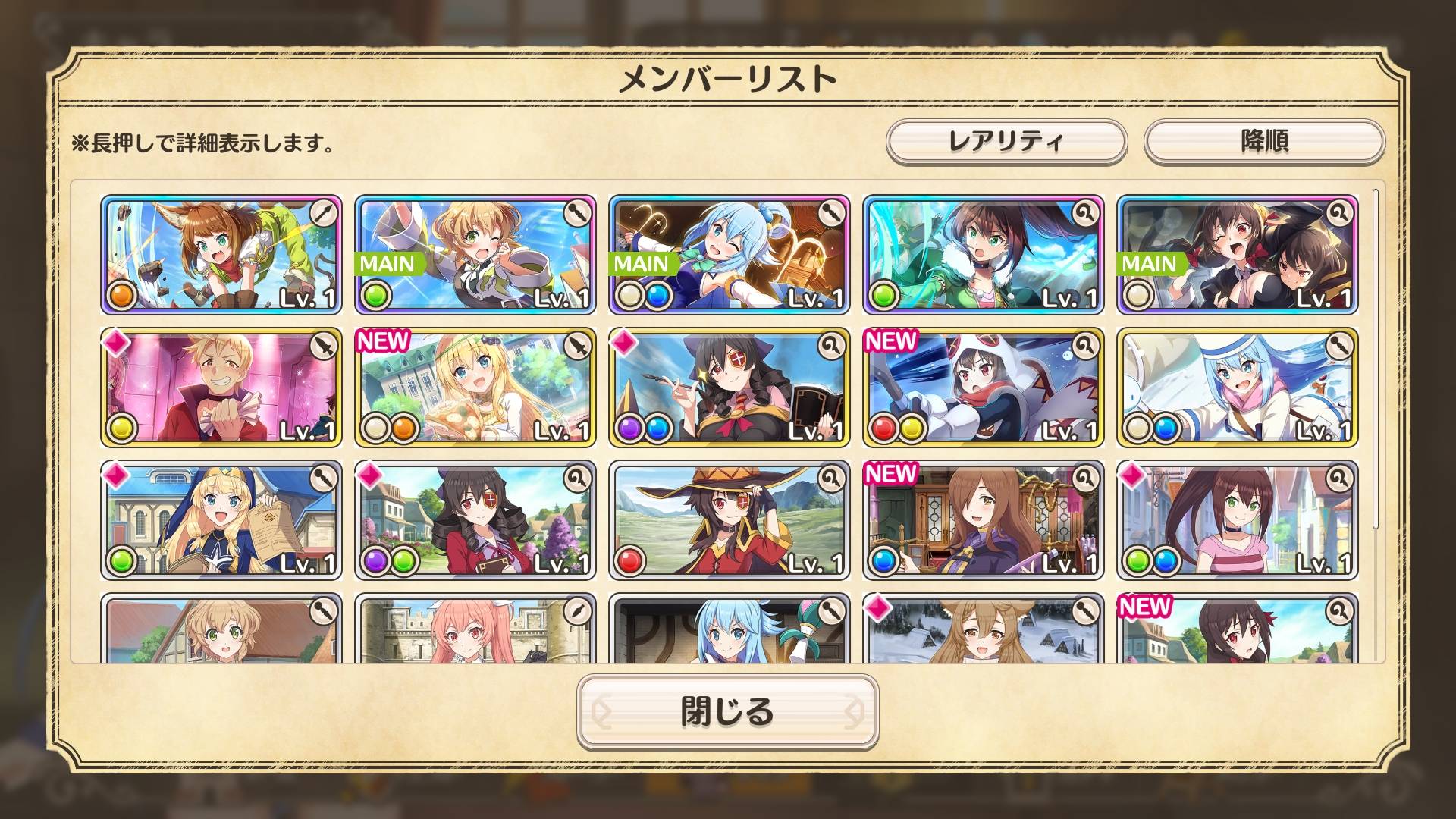The image size is (1456, 819).
Task: Select the cat-eared girl in snowy scene
Action: pyautogui.click(x=983, y=631)
